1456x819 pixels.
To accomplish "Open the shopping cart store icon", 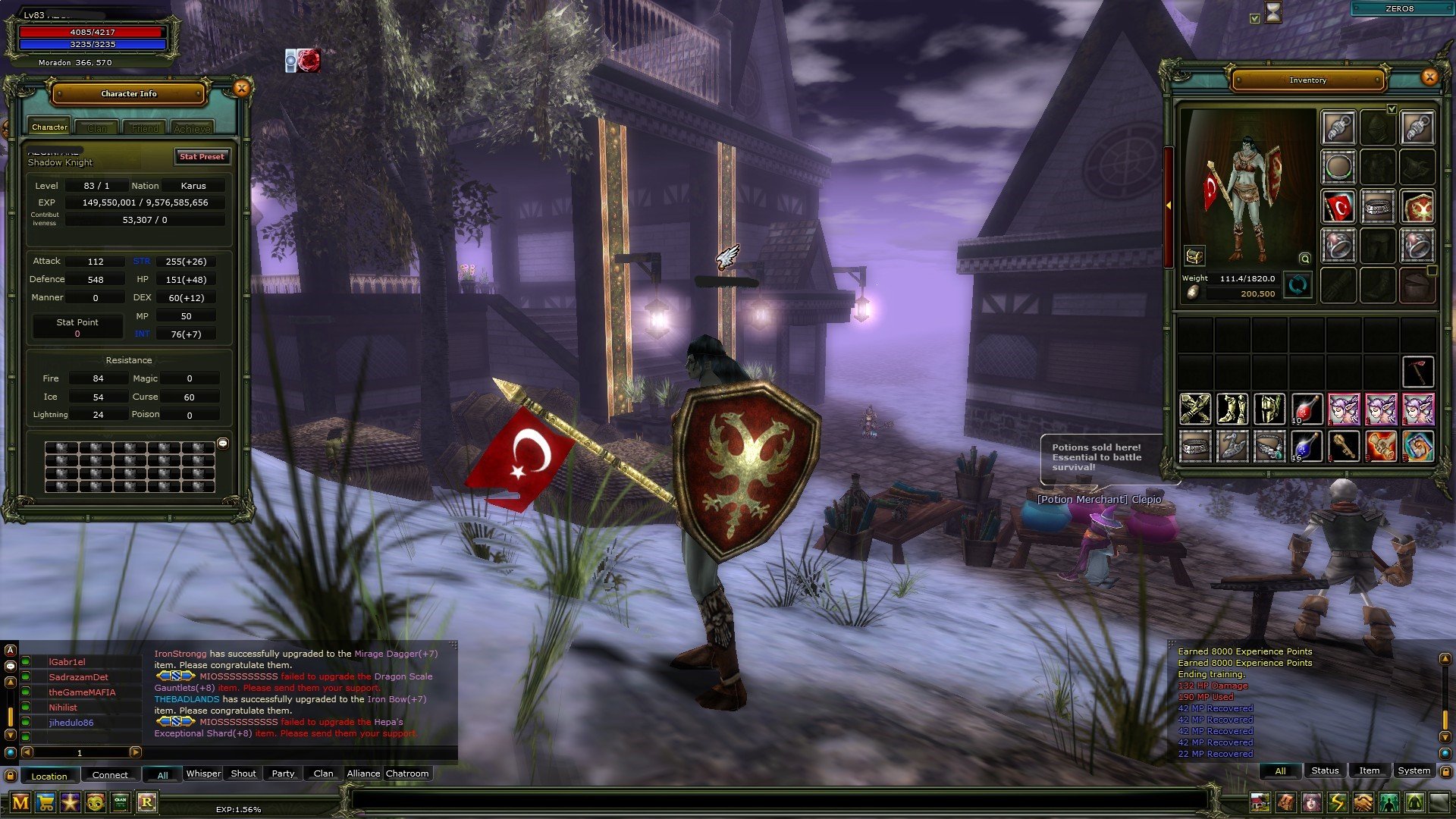I will 45,802.
